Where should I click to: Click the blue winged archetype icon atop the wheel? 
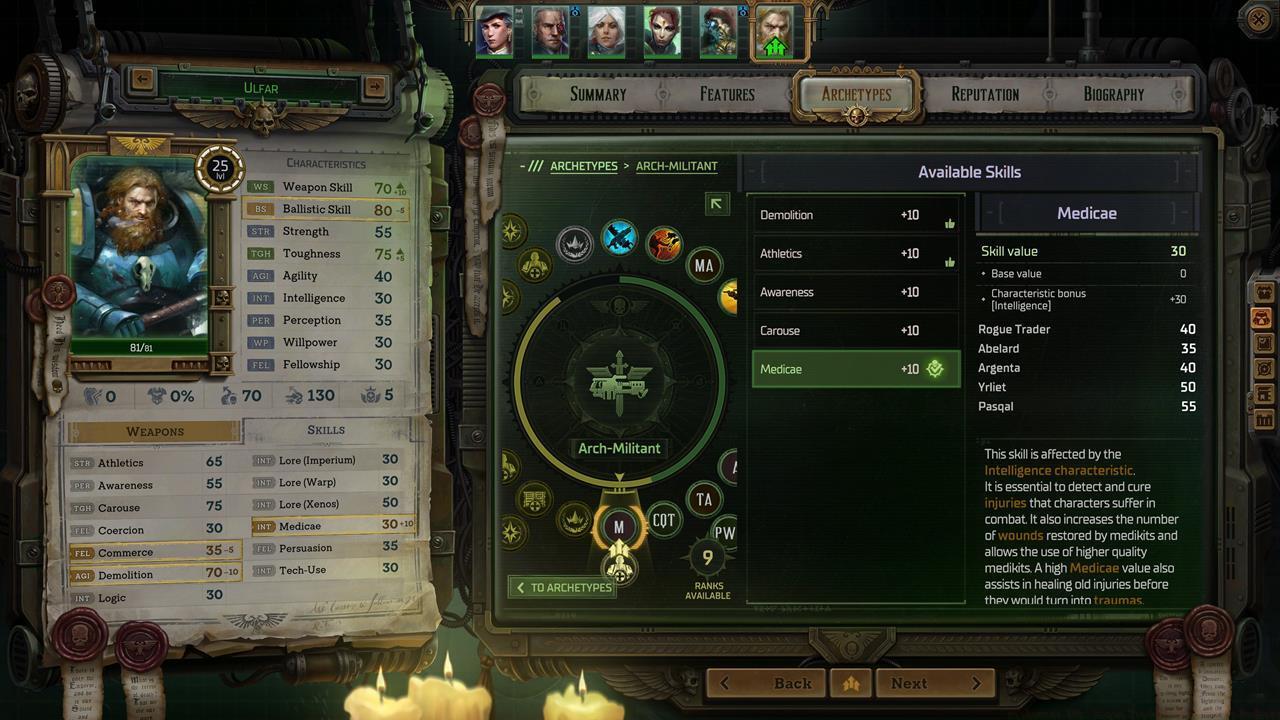point(619,239)
